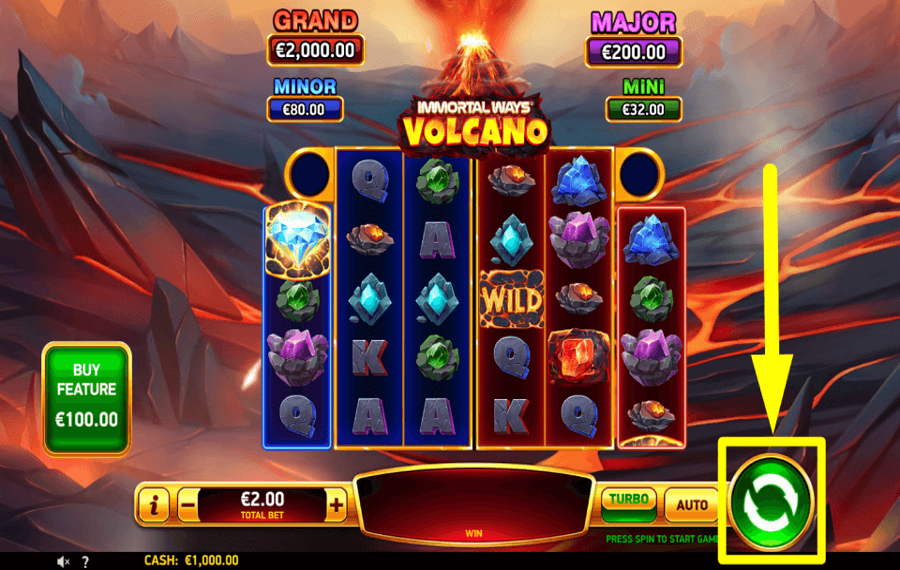Screen dimensions: 900x570
Task: Open help via the question mark icon
Action: click(85, 562)
